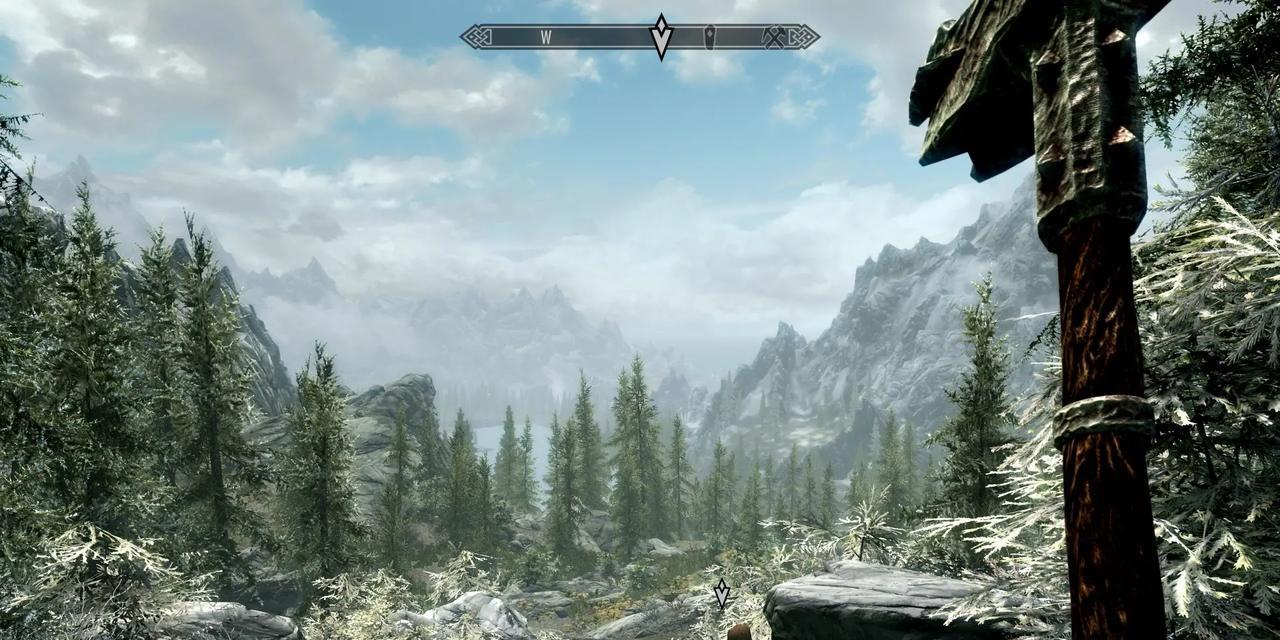
Task: Click the quest arrow marker on the compass
Action: (660, 38)
